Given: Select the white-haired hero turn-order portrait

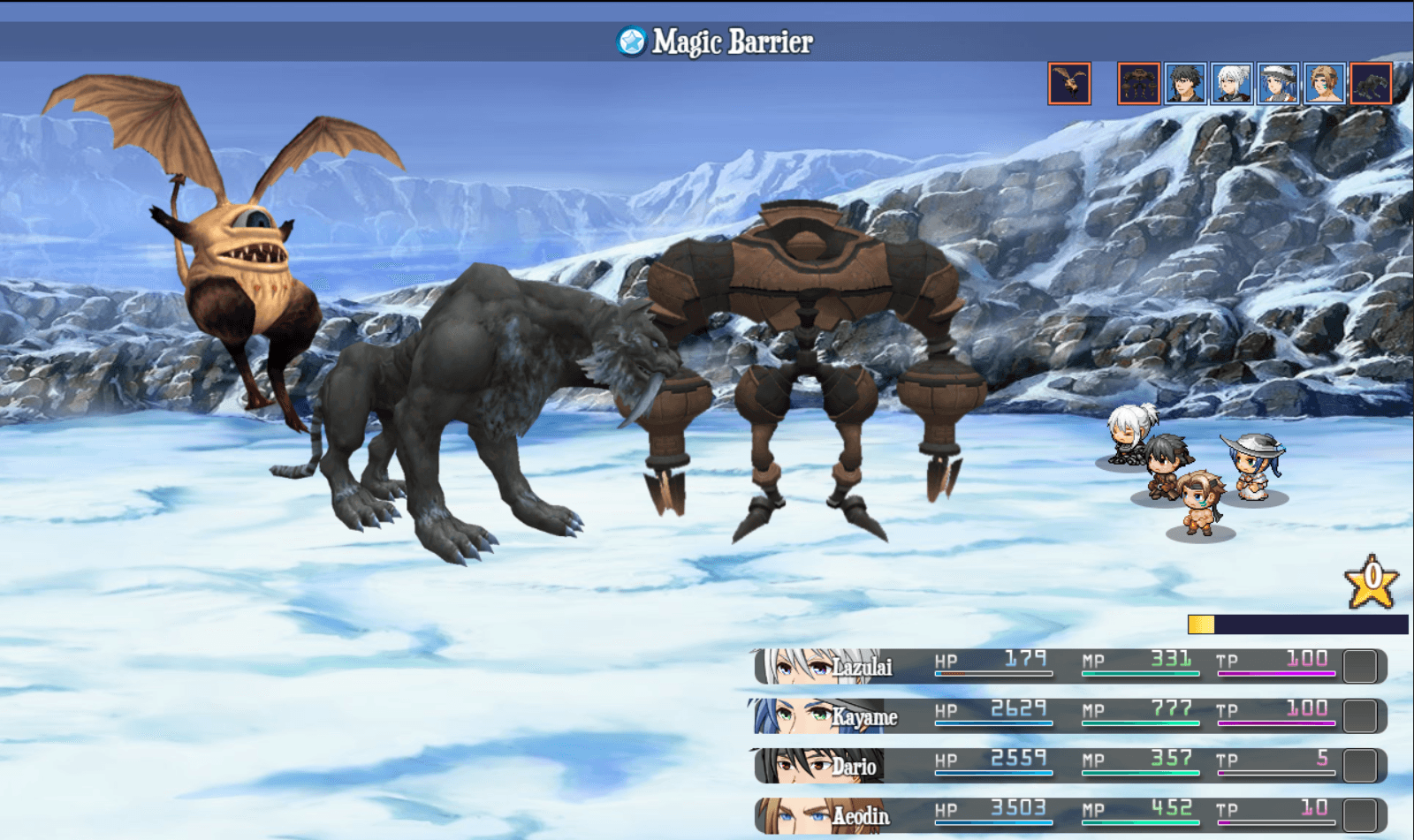Looking at the screenshot, I should pyautogui.click(x=1232, y=84).
